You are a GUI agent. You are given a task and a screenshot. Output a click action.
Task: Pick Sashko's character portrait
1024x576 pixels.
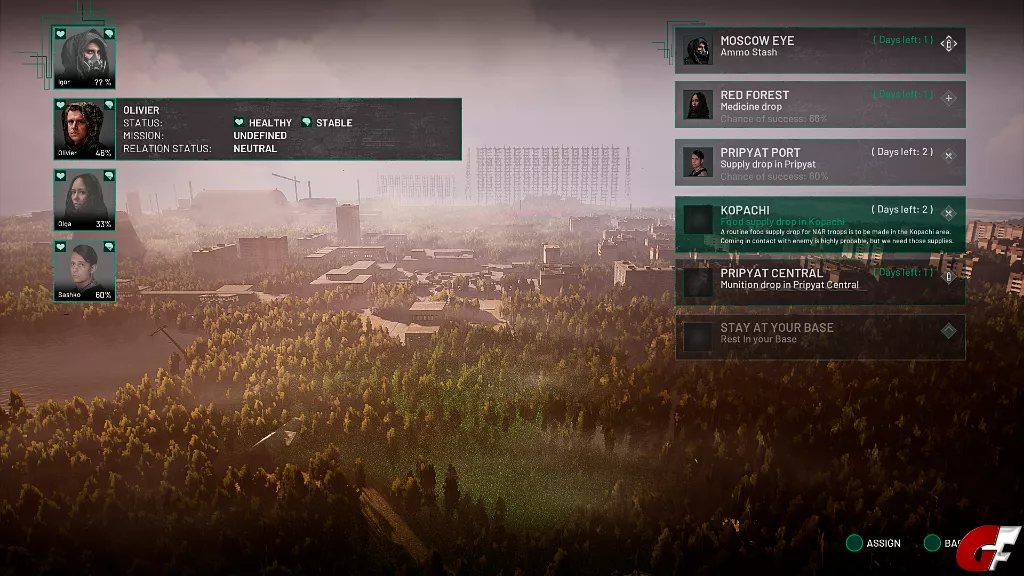(x=85, y=270)
